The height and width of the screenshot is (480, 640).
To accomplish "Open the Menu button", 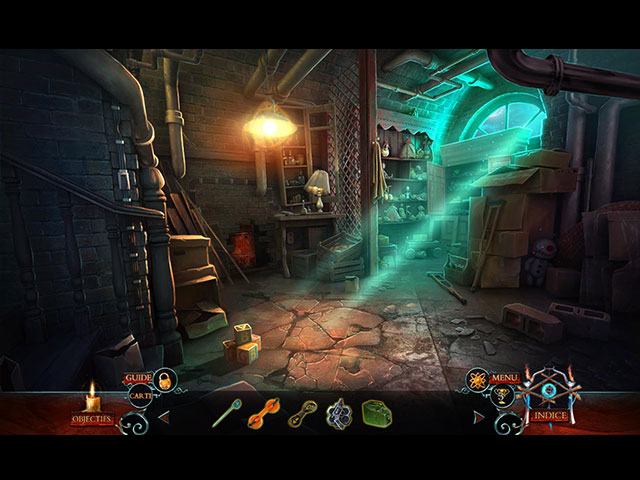I will (x=504, y=378).
